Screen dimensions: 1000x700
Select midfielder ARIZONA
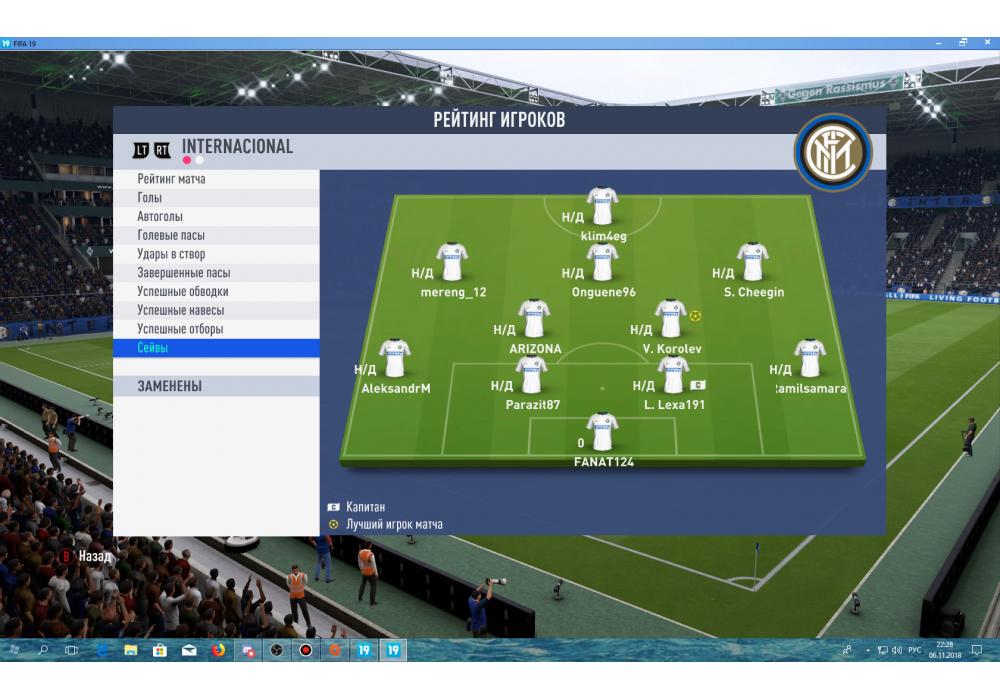click(x=534, y=319)
